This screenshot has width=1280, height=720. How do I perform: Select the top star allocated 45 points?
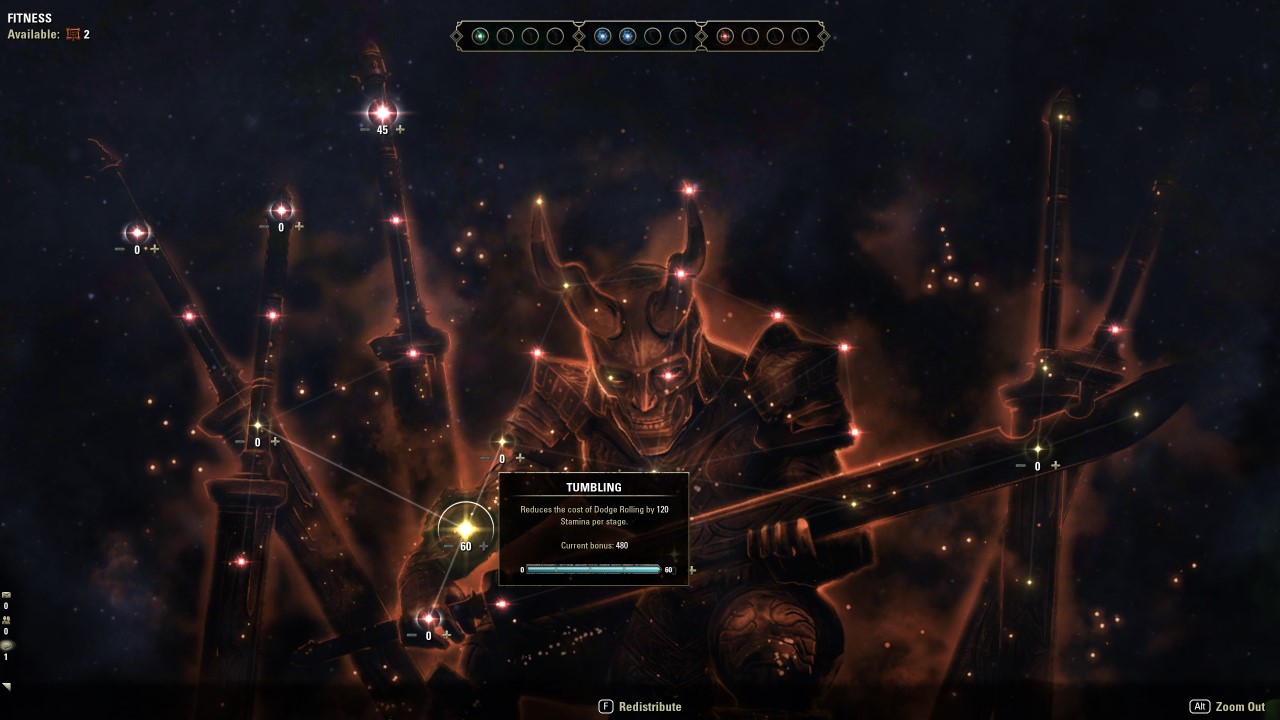[380, 111]
